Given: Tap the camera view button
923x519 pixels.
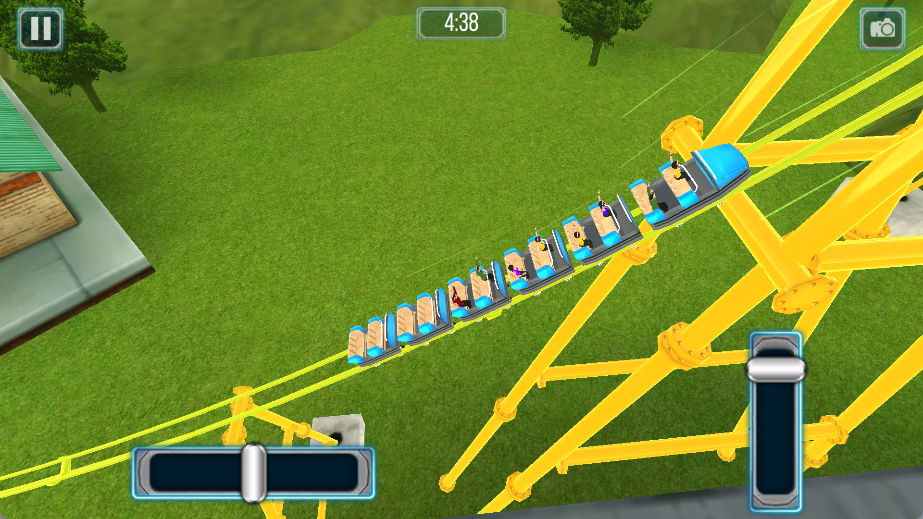Looking at the screenshot, I should pos(882,28).
